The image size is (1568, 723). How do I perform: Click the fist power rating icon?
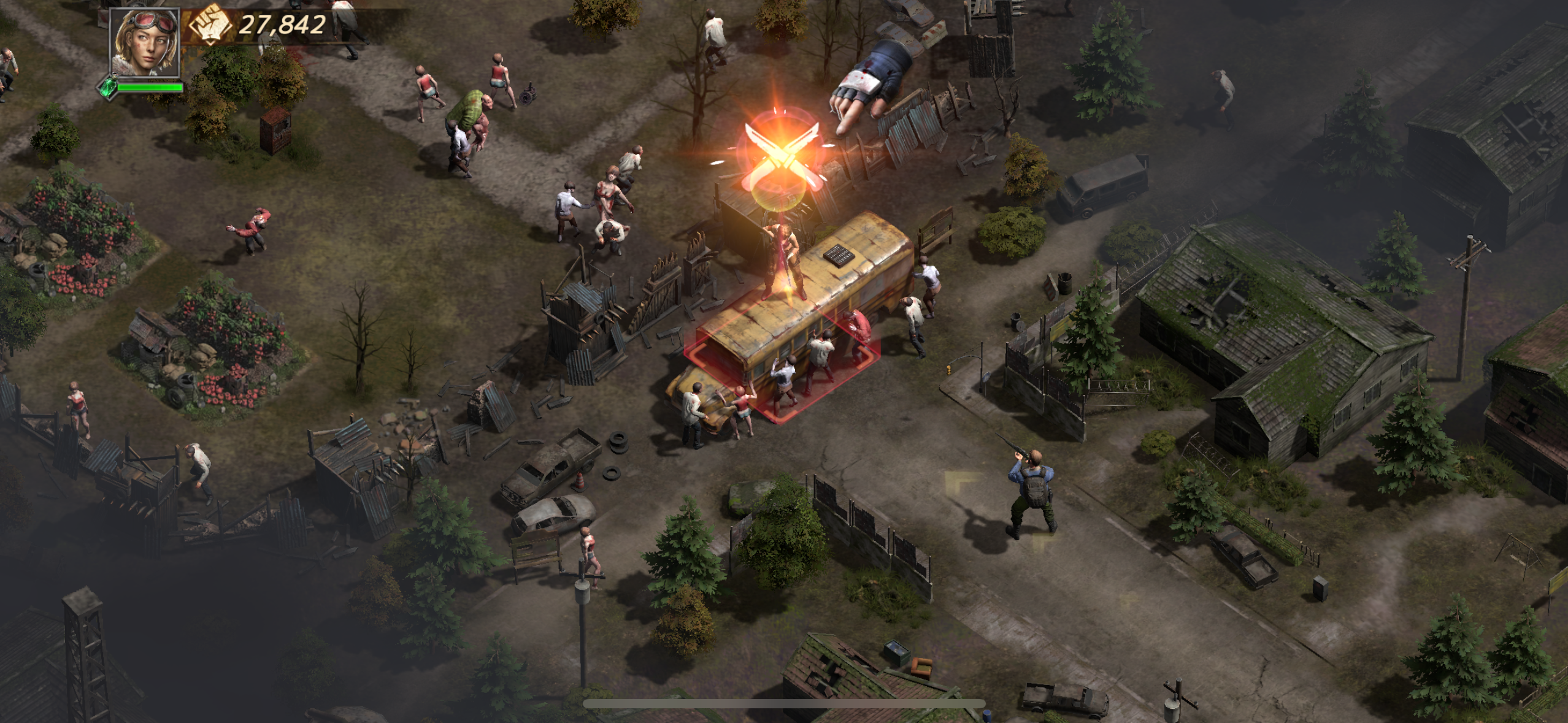[209, 25]
